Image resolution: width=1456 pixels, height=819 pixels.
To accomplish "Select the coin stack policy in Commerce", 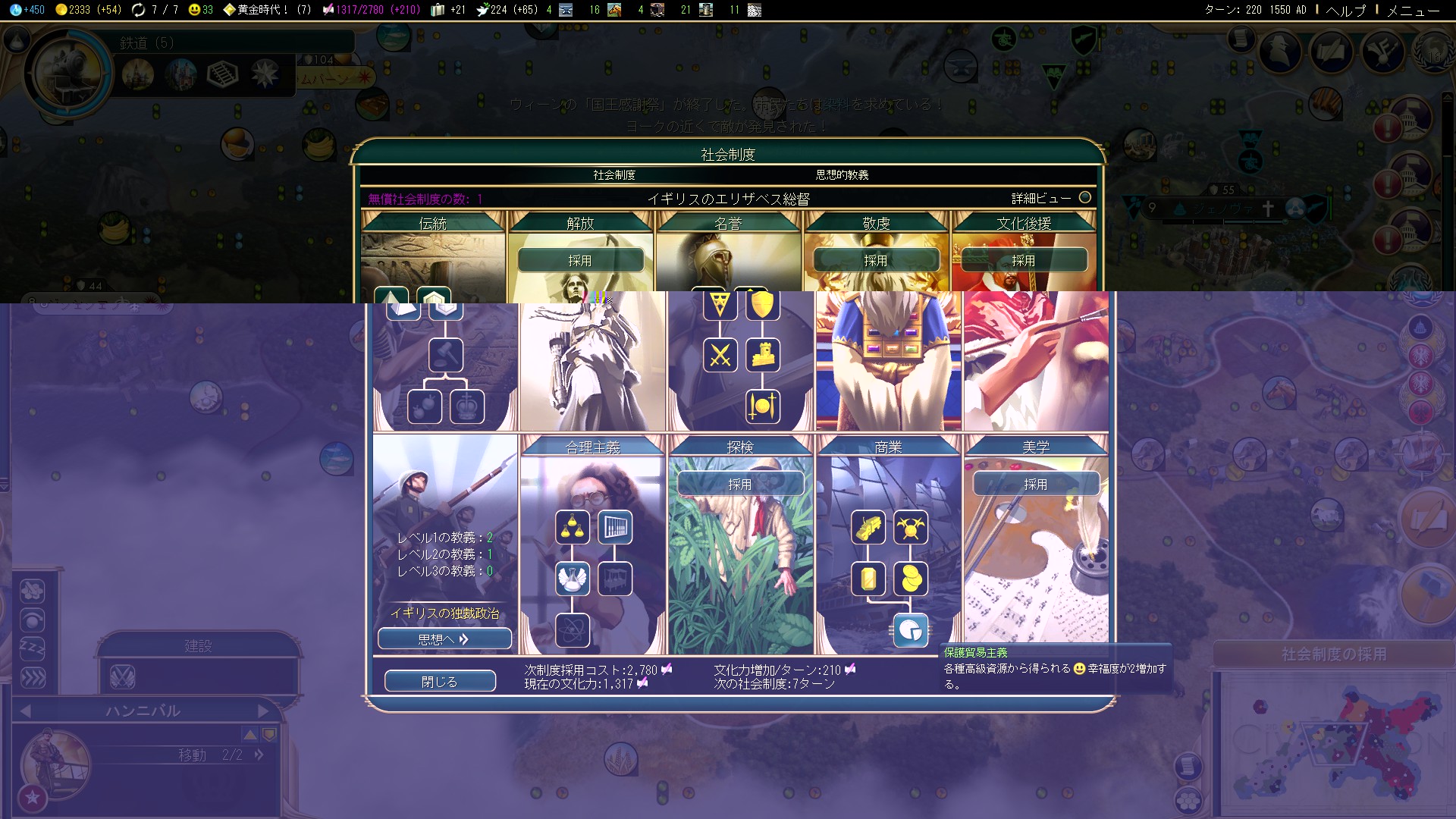I will [911, 579].
